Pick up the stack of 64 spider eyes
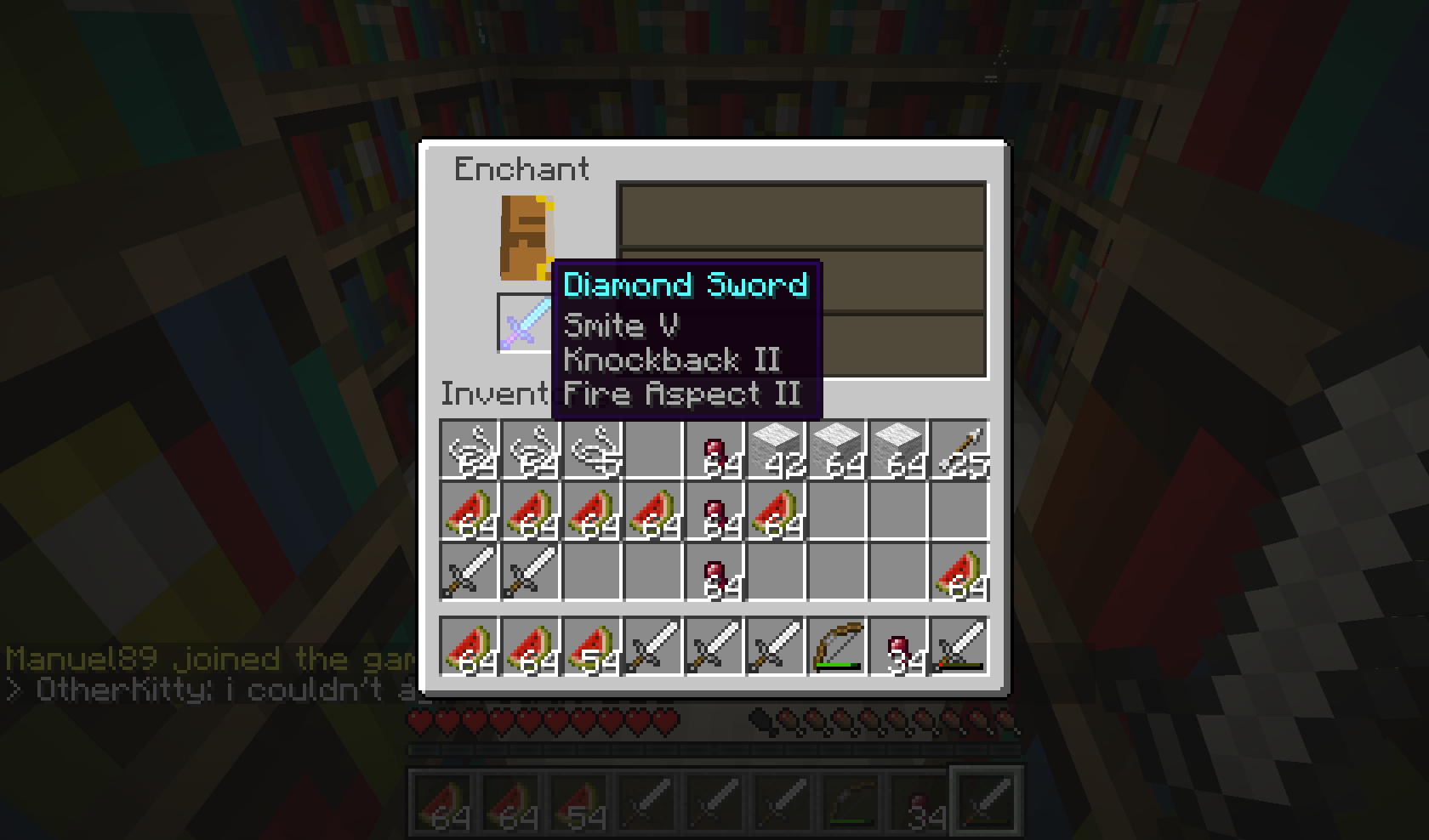 [714, 449]
